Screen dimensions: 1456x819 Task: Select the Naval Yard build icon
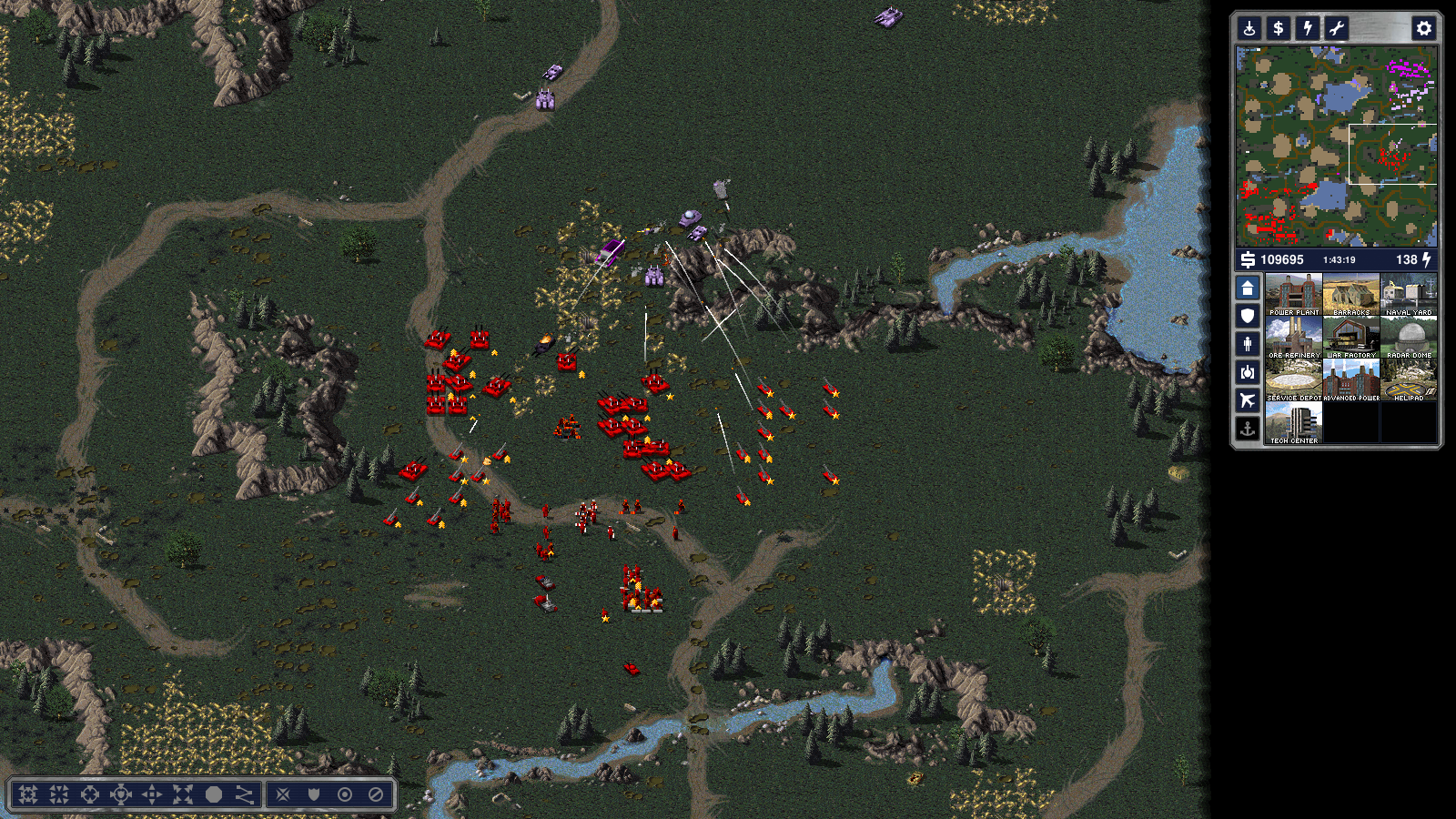(x=1409, y=295)
